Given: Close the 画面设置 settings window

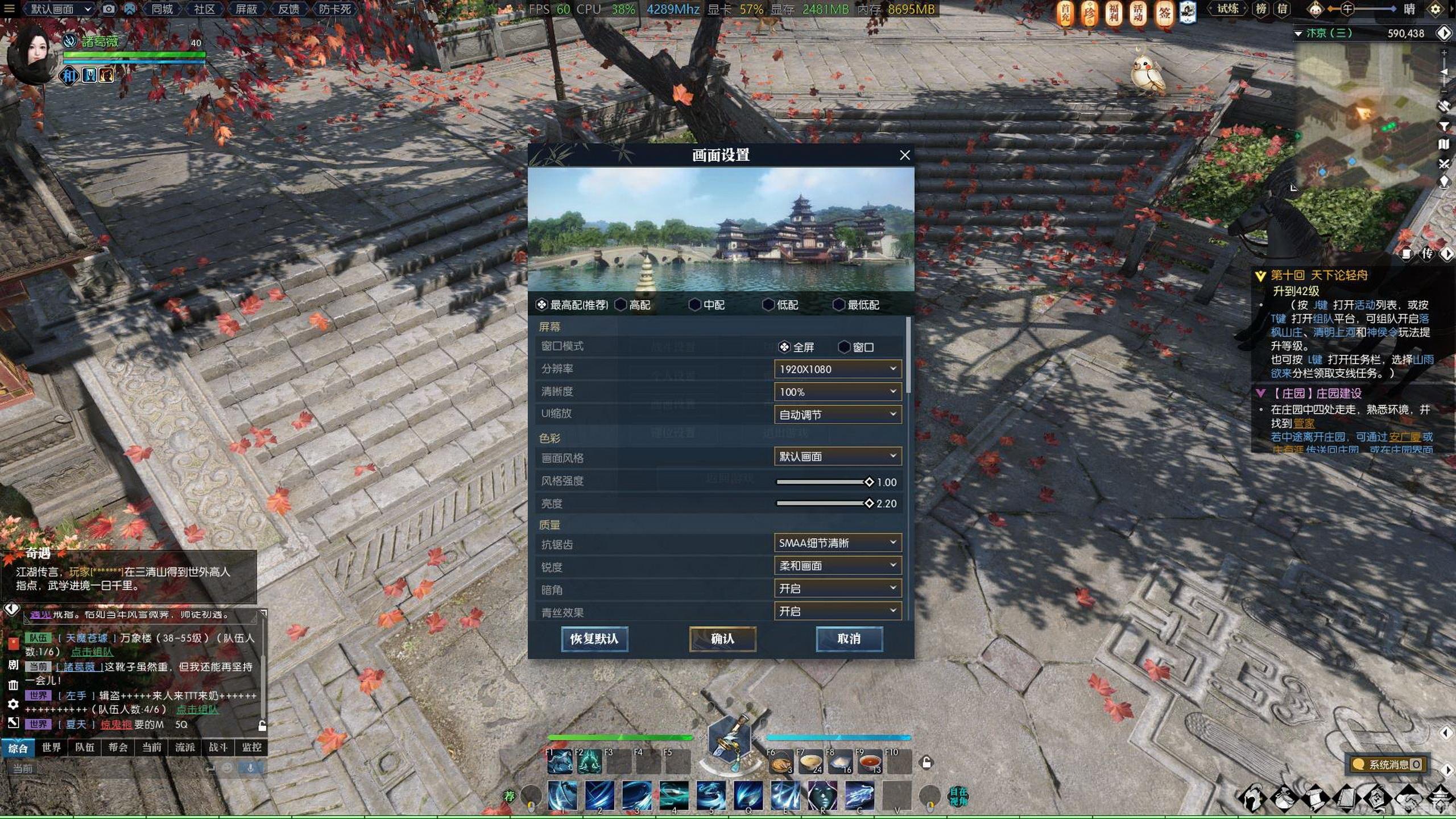Looking at the screenshot, I should [x=904, y=155].
